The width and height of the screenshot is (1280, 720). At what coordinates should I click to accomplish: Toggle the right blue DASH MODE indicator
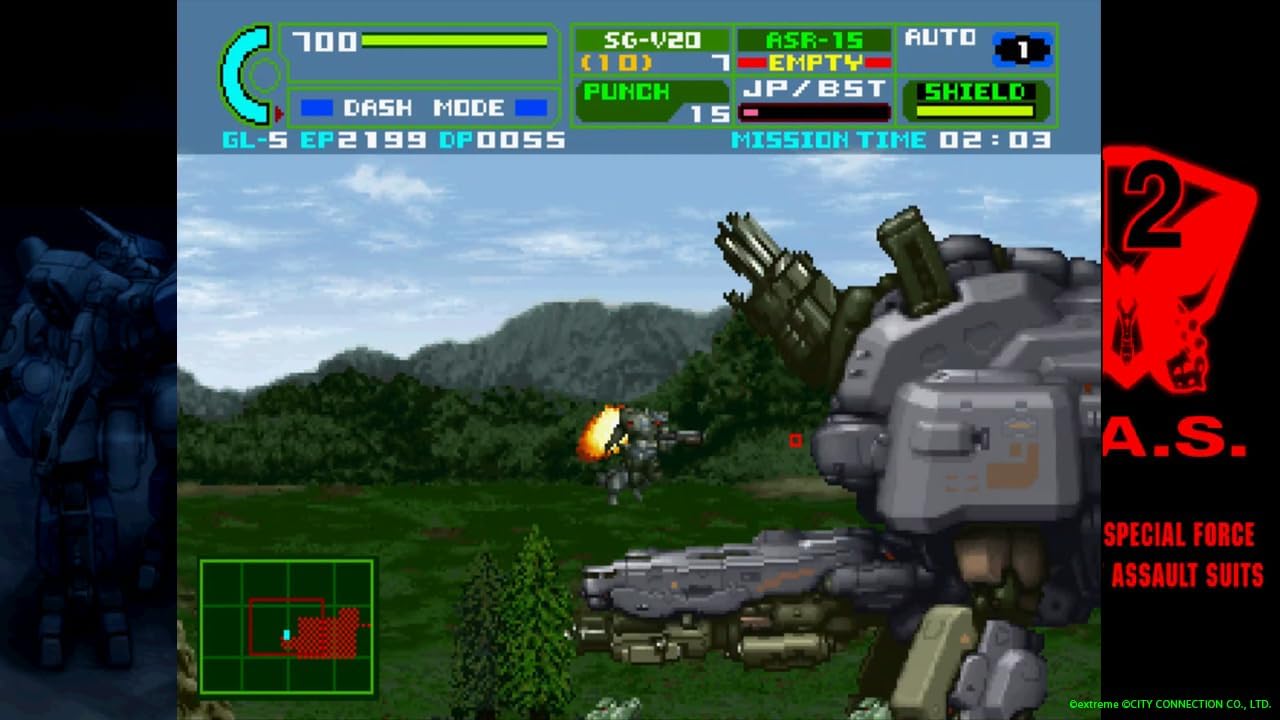click(x=529, y=107)
